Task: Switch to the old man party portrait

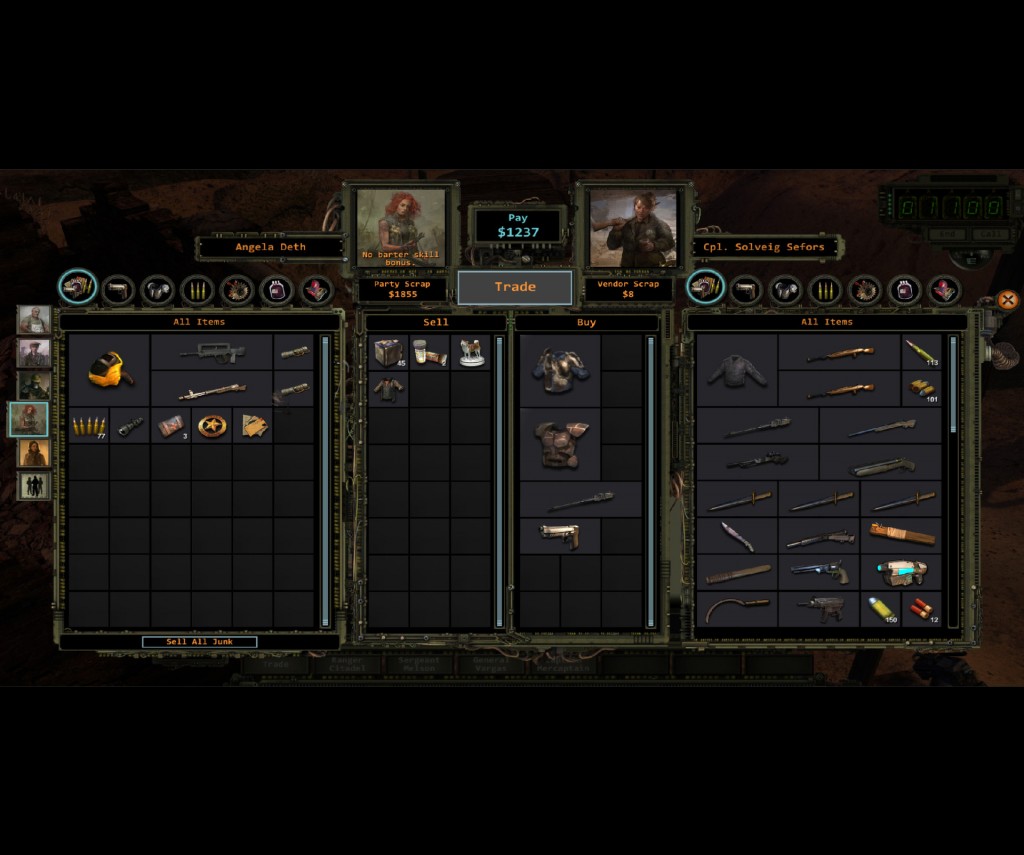Action: 33,320
